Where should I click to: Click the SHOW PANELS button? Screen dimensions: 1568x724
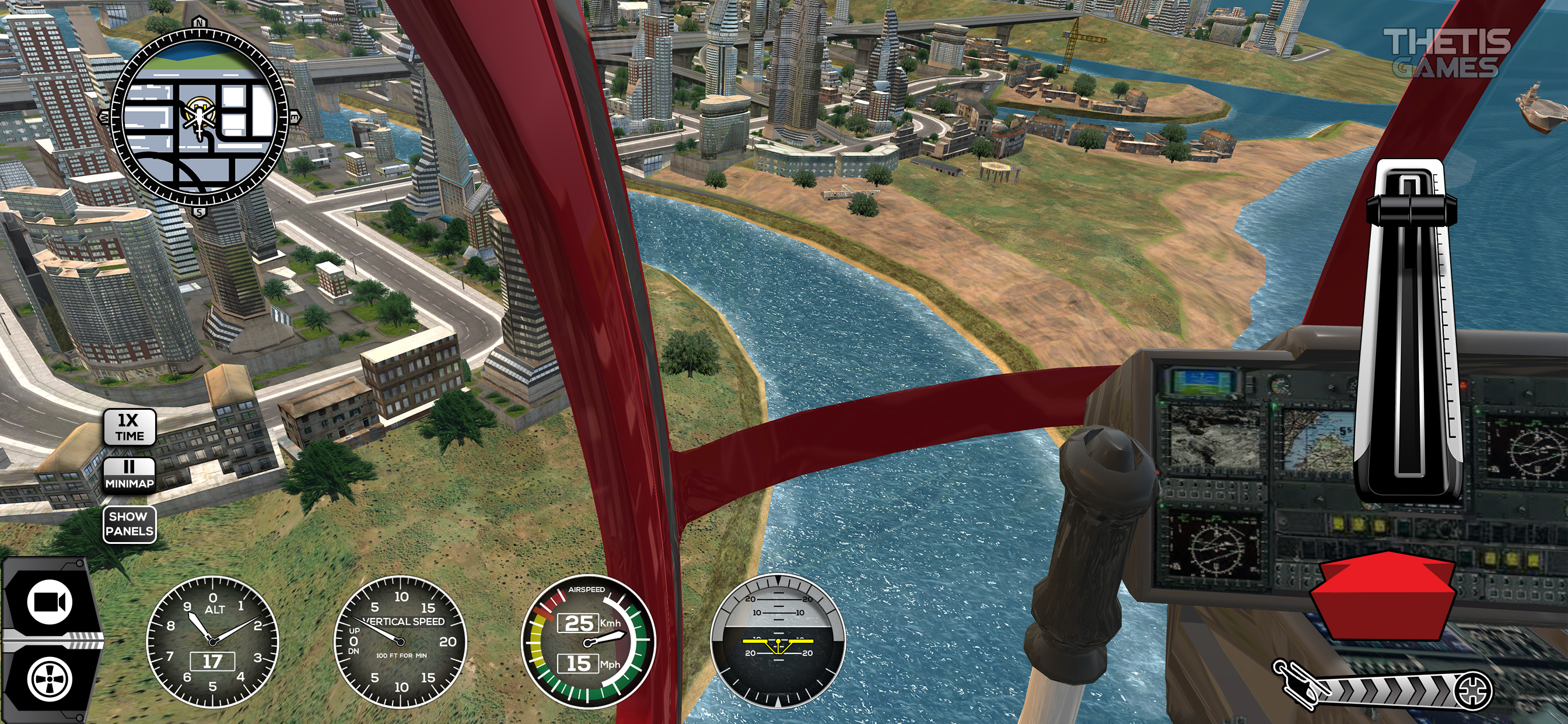[x=129, y=524]
